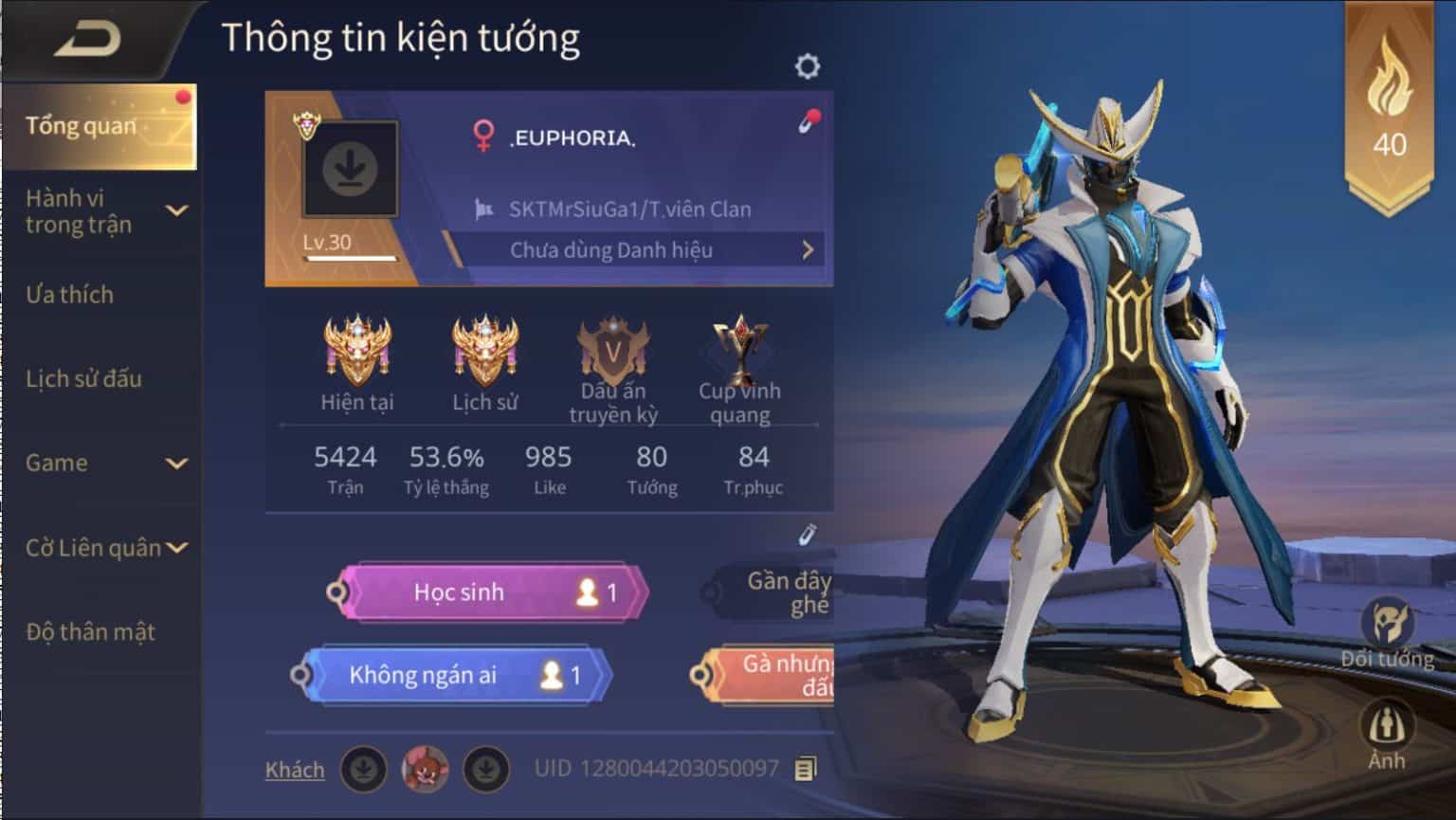This screenshot has width=1456, height=820.
Task: Expand the Hành vi trong trận section
Action: pyautogui.click(x=176, y=211)
